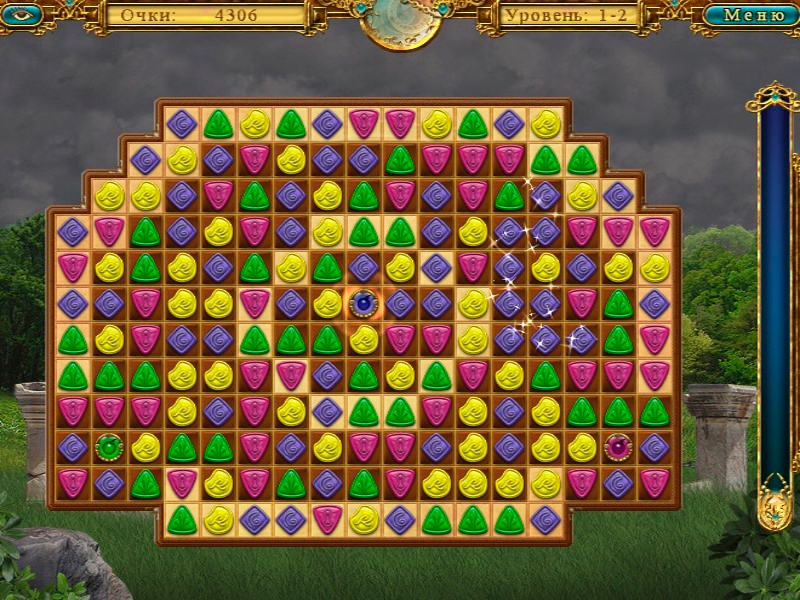The height and width of the screenshot is (600, 800).
Task: Click the eye hint icon
Action: [21, 14]
